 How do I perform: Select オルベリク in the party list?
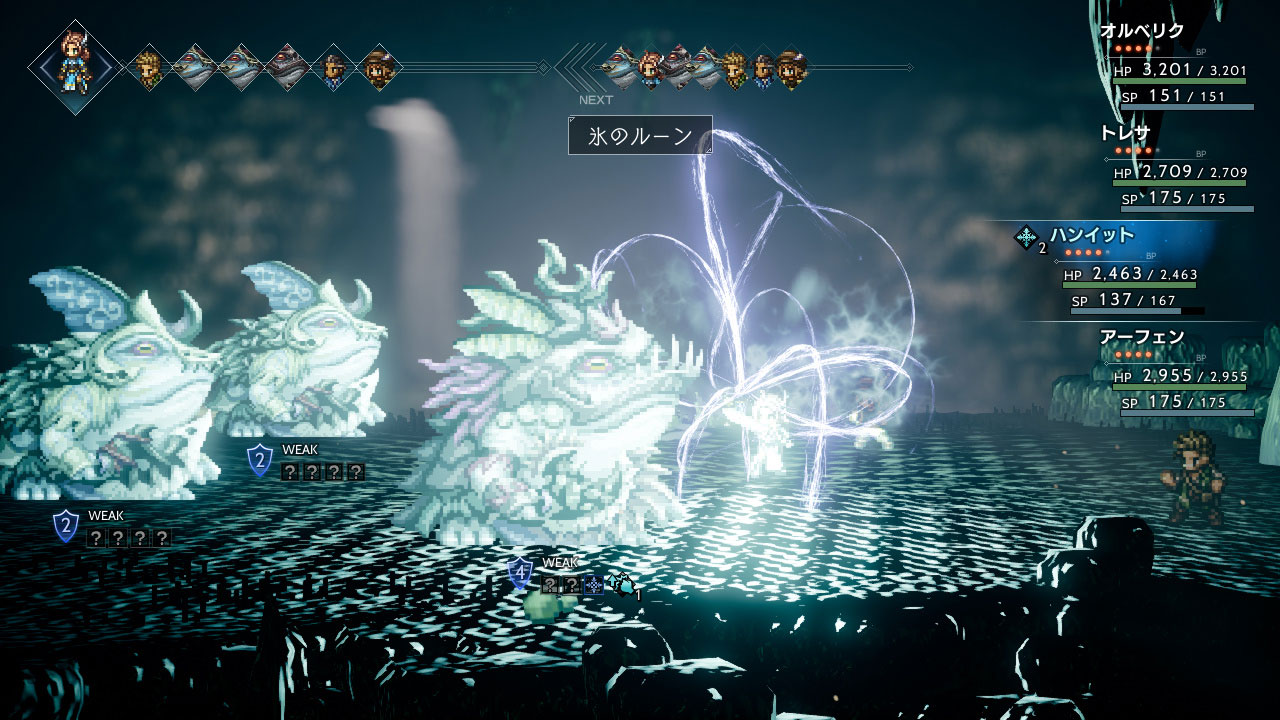point(1141,31)
